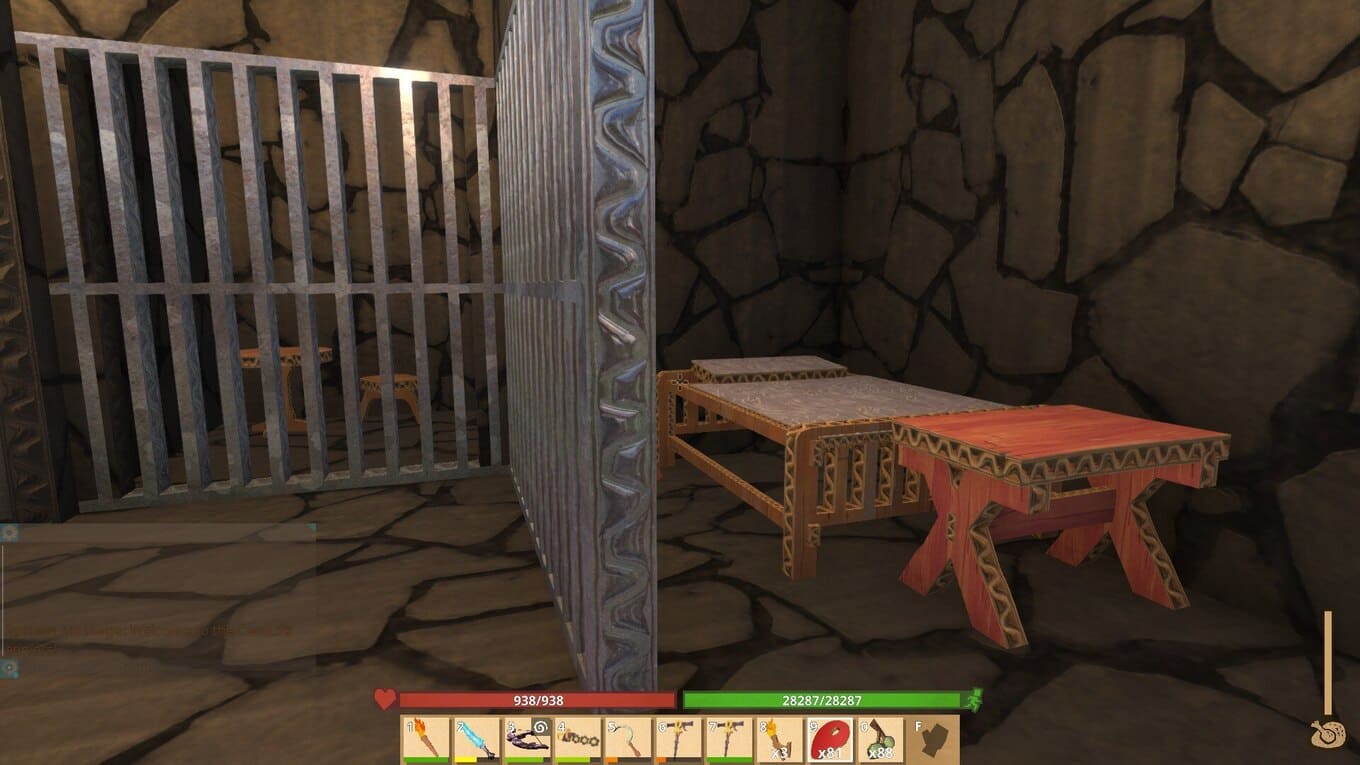Screen dimensions: 1360x765
Task: Select the red meat stack x81
Action: pos(833,740)
